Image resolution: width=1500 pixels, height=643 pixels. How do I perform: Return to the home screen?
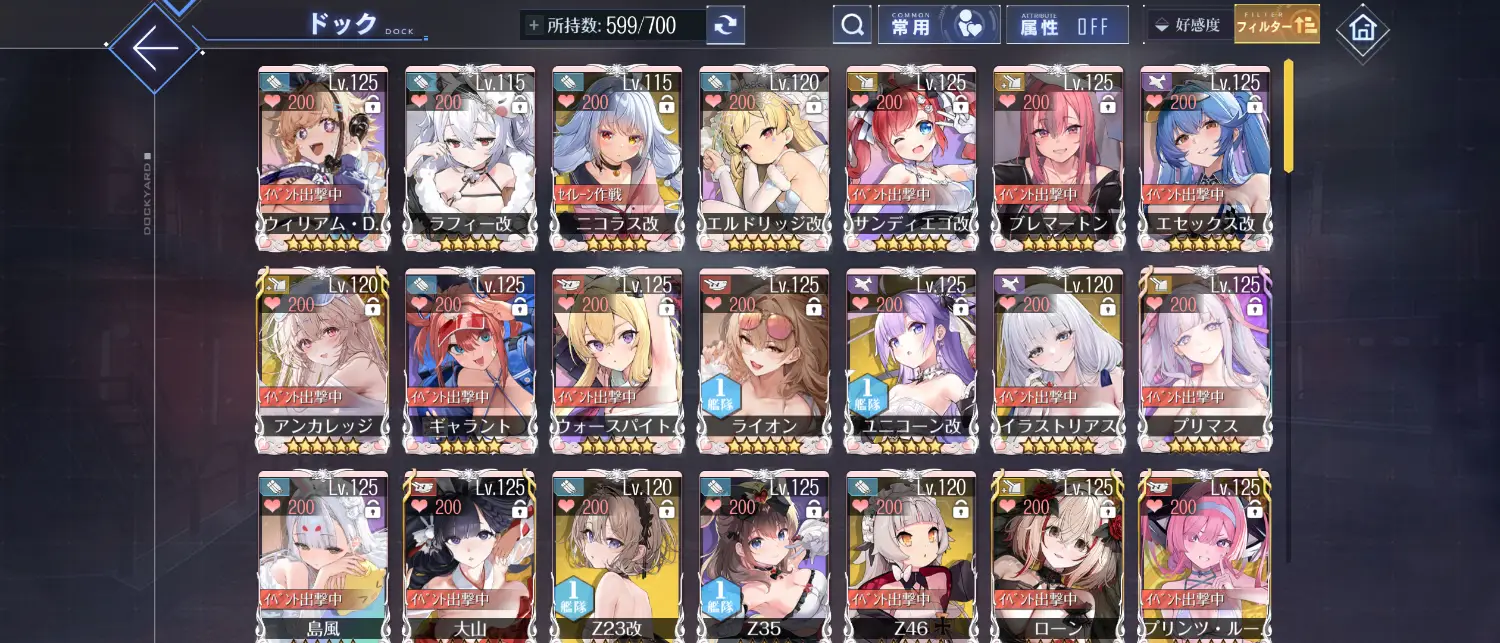pyautogui.click(x=1362, y=29)
